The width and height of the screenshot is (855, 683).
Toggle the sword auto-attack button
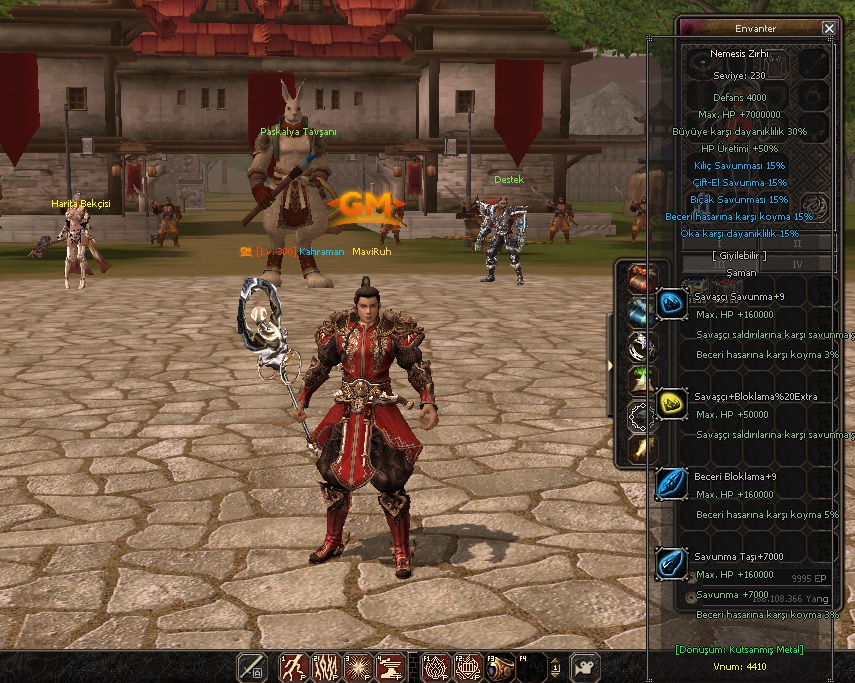tap(251, 667)
